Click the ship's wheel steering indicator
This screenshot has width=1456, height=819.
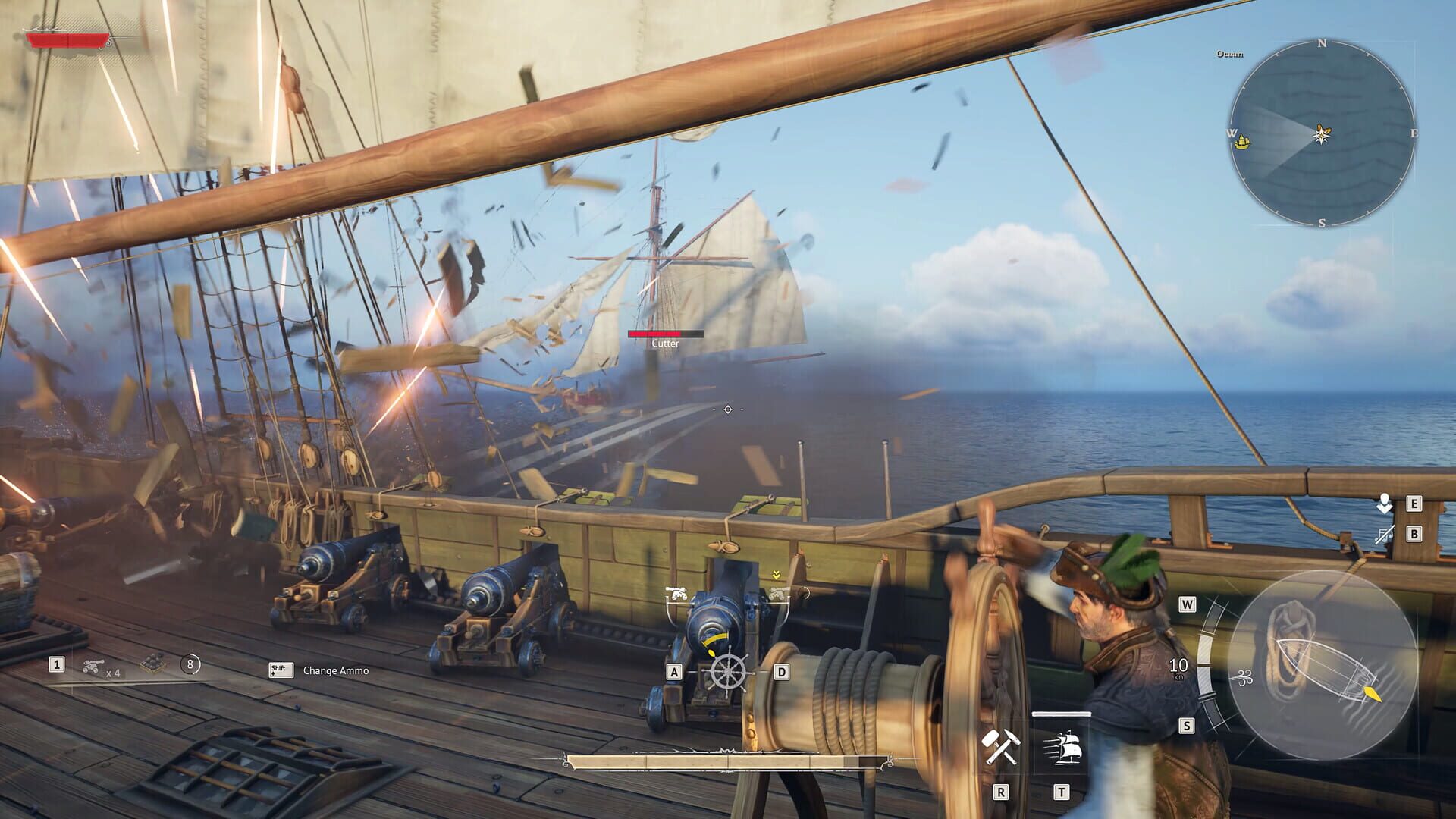pyautogui.click(x=728, y=671)
